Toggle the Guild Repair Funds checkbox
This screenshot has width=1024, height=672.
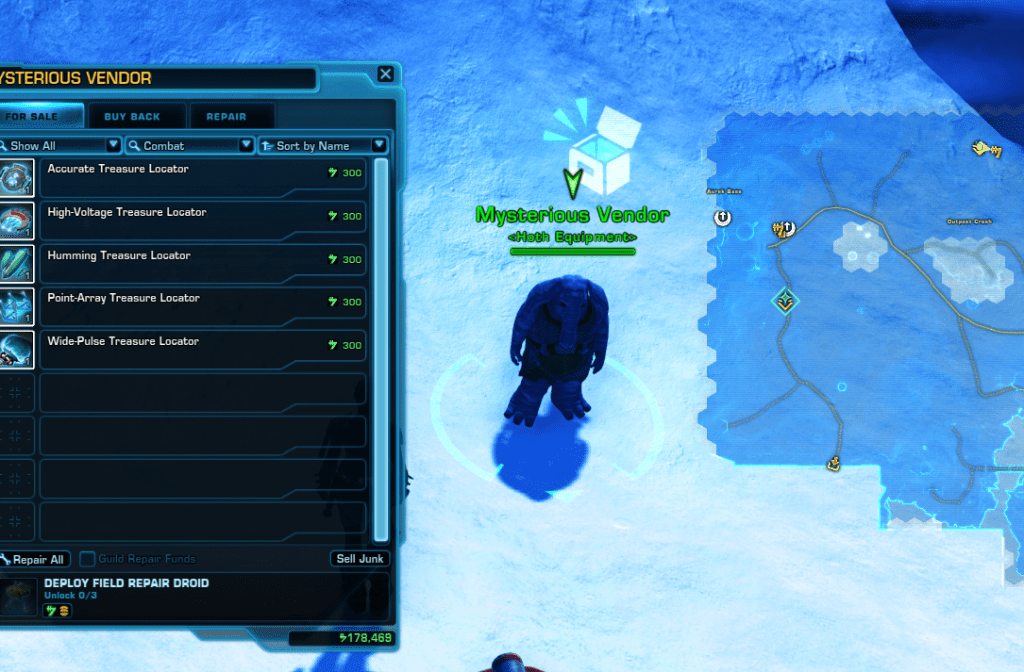click(x=88, y=559)
